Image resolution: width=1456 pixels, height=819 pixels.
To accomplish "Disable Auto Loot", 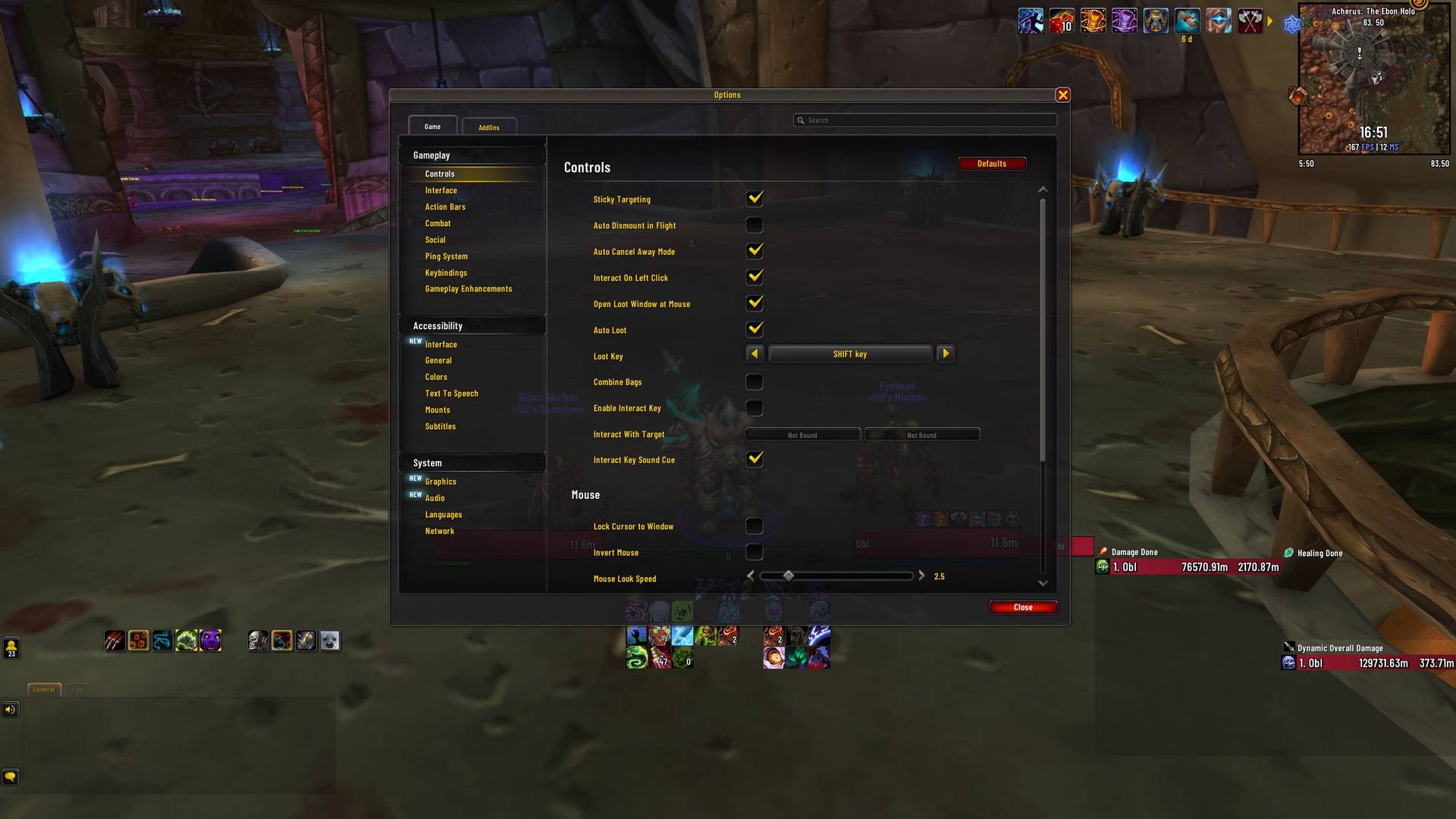I will pos(754,329).
